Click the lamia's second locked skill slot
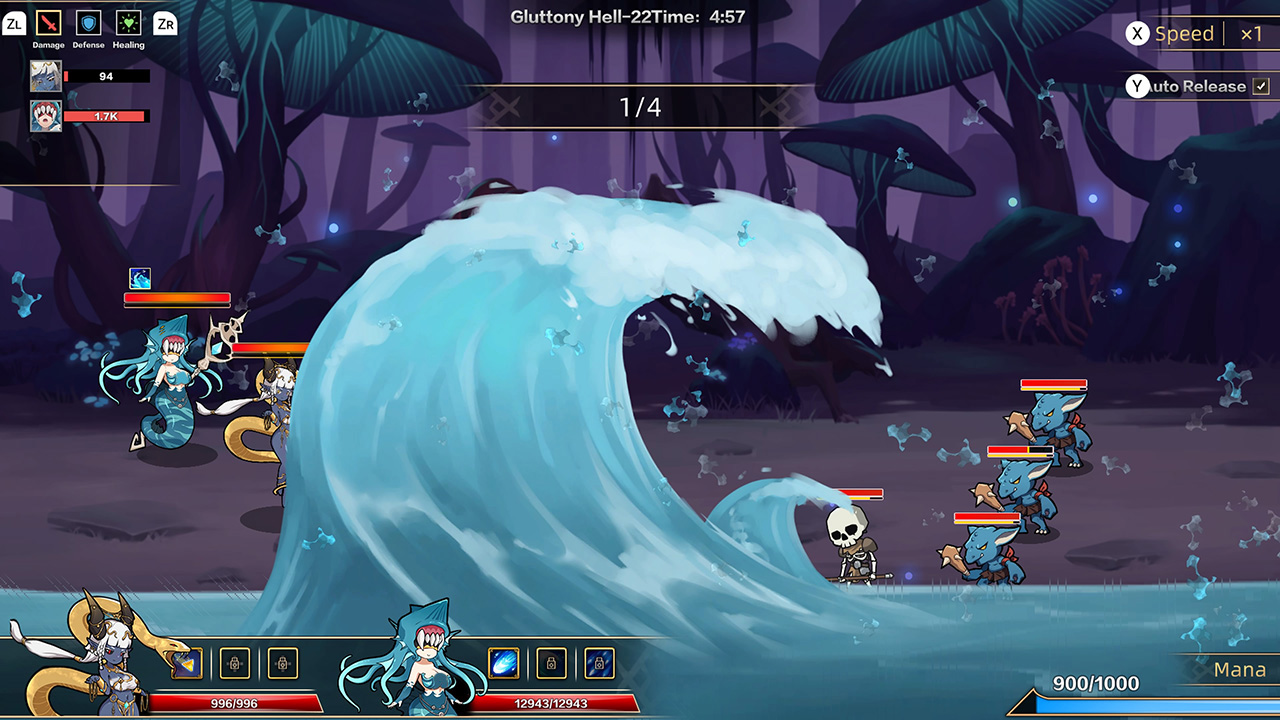The height and width of the screenshot is (720, 1280). [x=283, y=663]
